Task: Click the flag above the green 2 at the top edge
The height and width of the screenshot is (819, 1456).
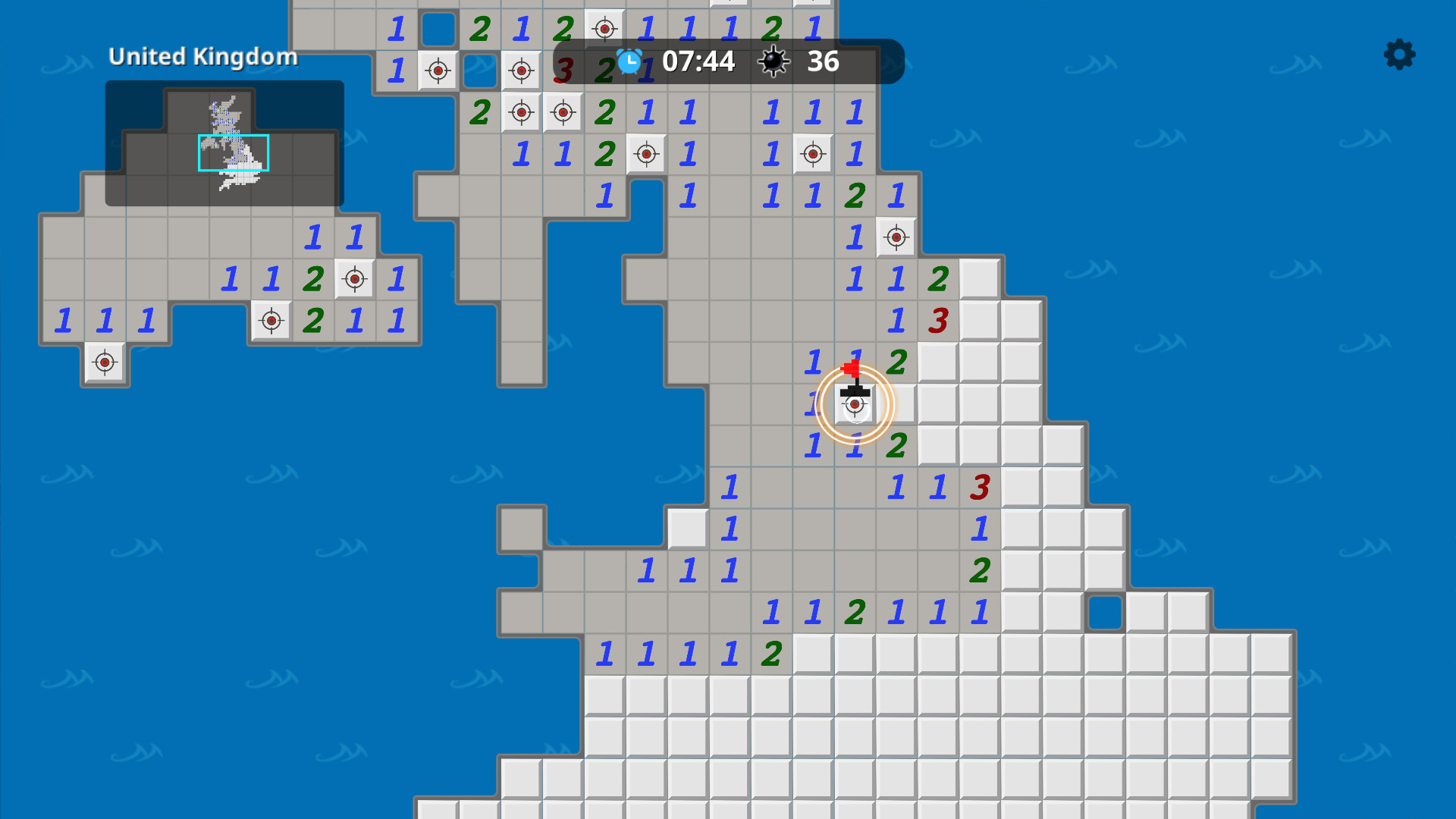Action: click(x=604, y=29)
